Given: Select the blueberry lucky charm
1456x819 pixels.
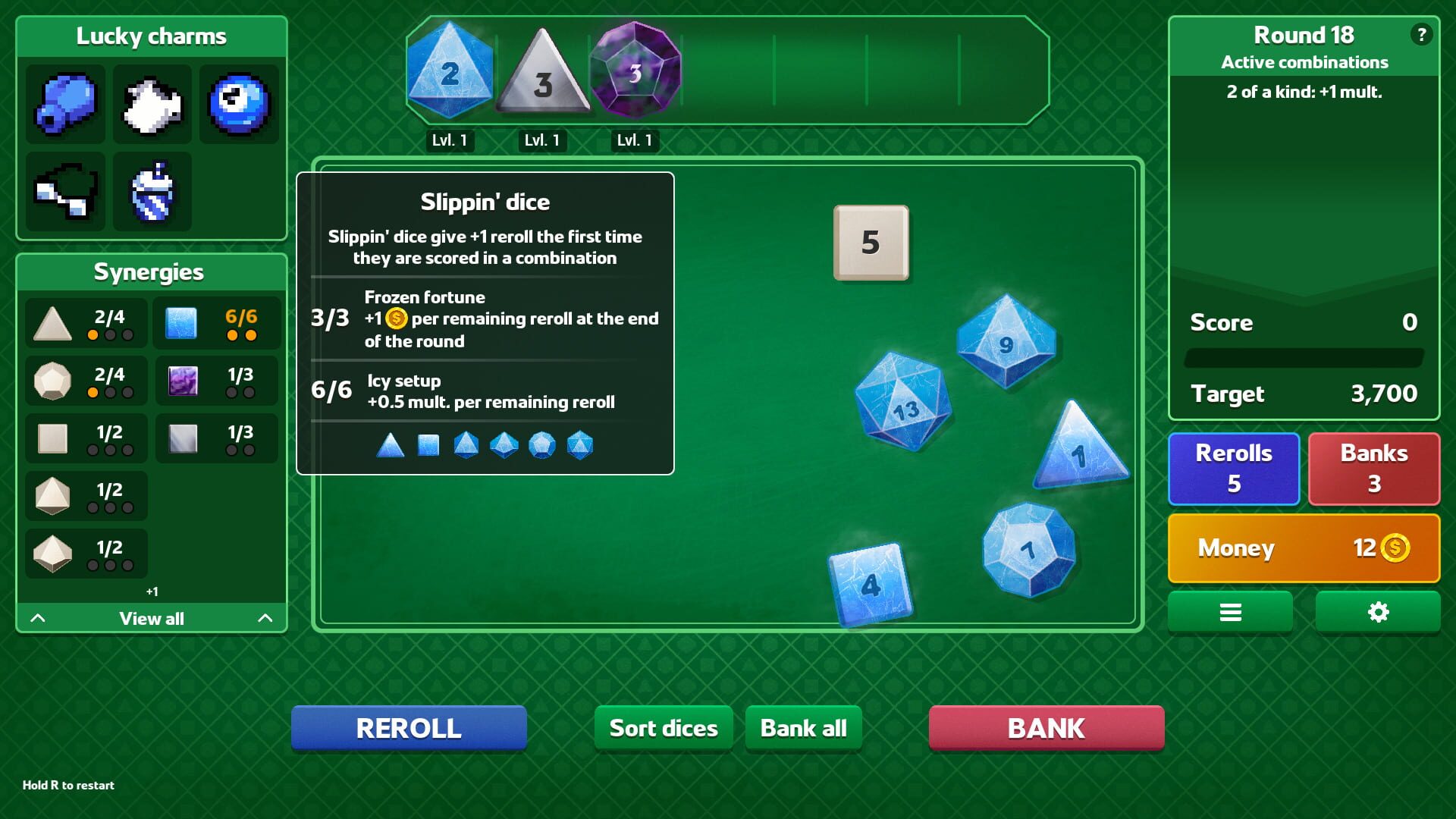Looking at the screenshot, I should point(64,104).
